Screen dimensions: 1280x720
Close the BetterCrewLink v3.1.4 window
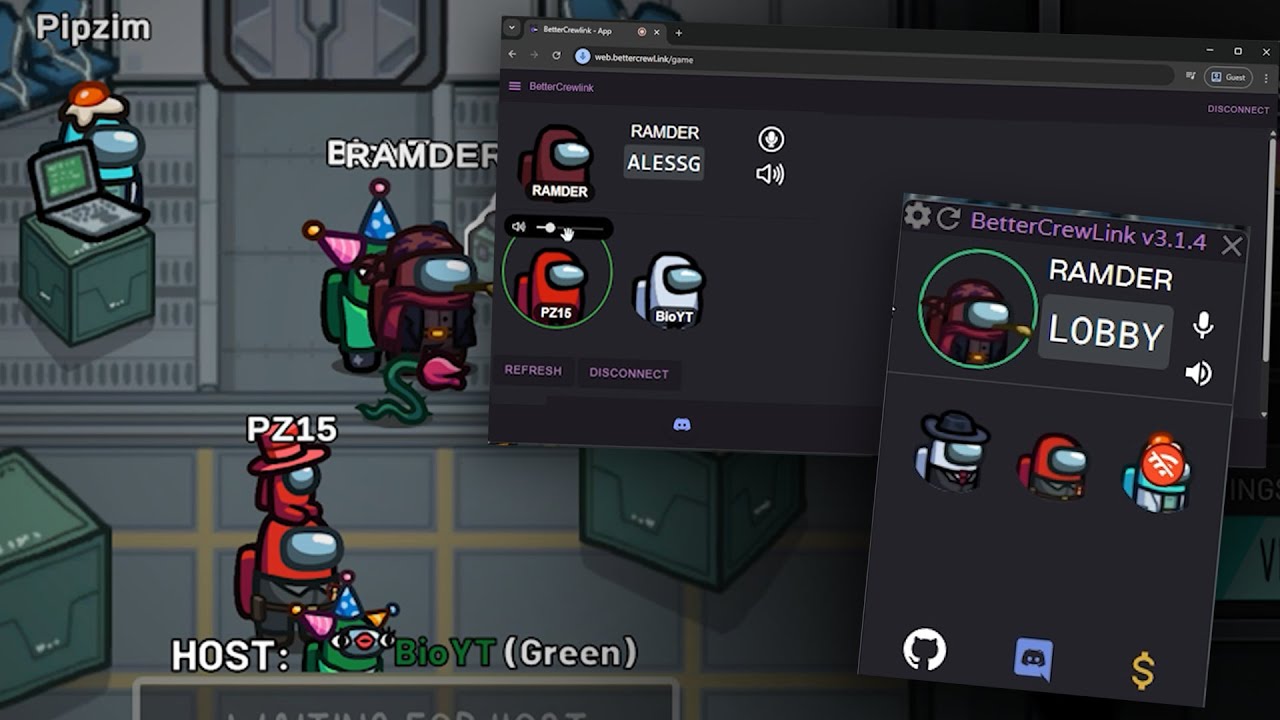(x=1231, y=246)
